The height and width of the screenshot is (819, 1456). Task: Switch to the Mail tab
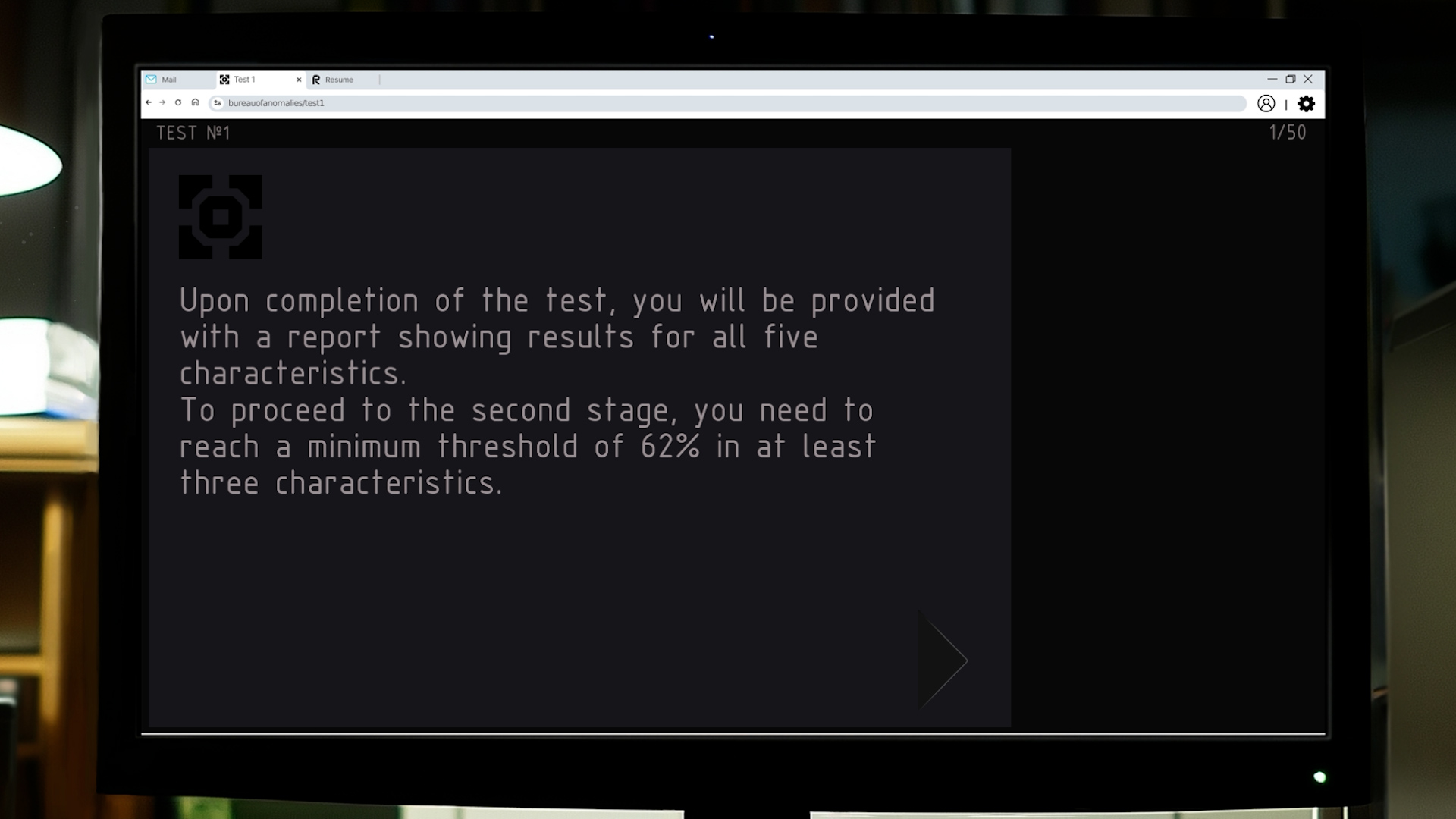tap(168, 79)
